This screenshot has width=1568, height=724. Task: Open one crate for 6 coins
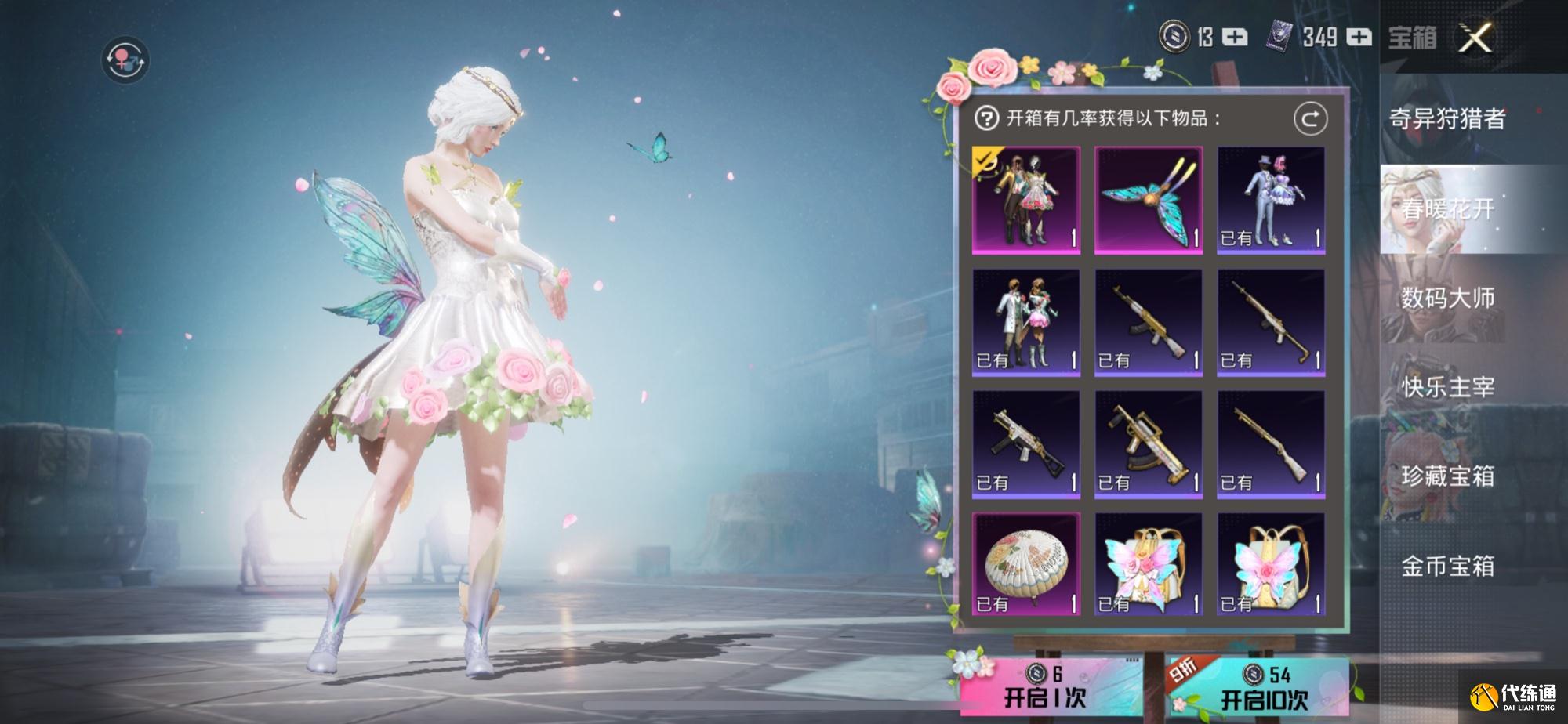click(x=1044, y=688)
